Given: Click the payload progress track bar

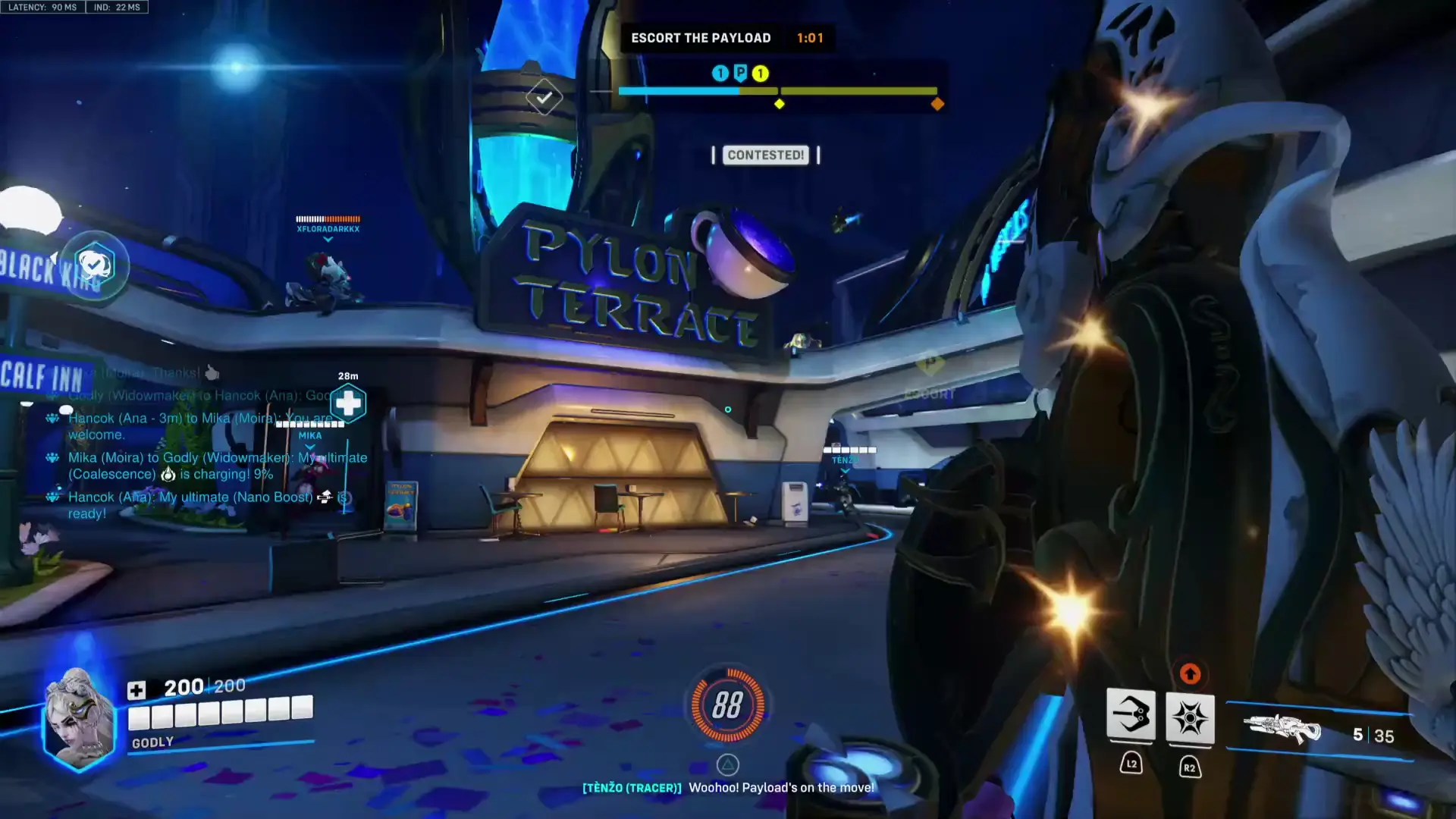Looking at the screenshot, I should tap(777, 91).
